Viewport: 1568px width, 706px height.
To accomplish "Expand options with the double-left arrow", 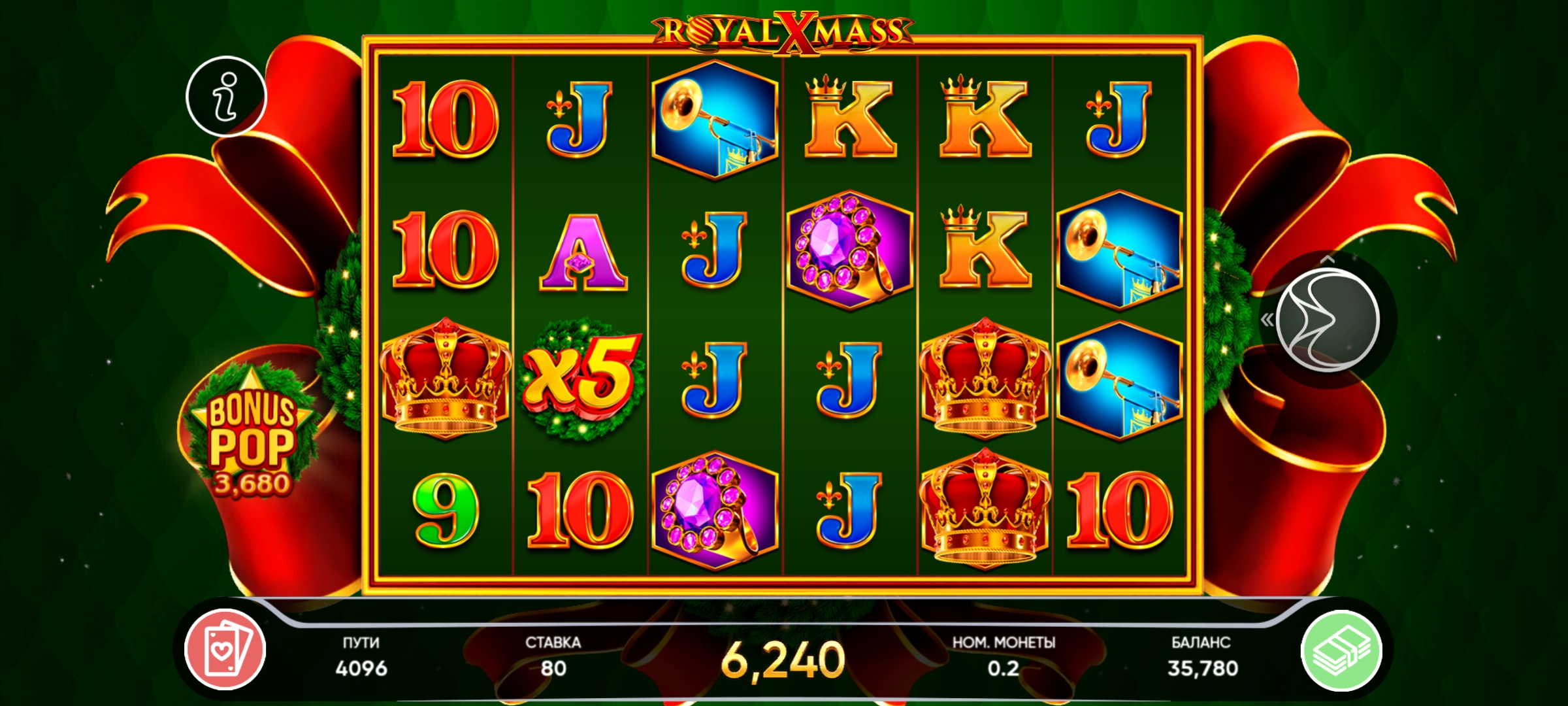I will (x=1267, y=320).
